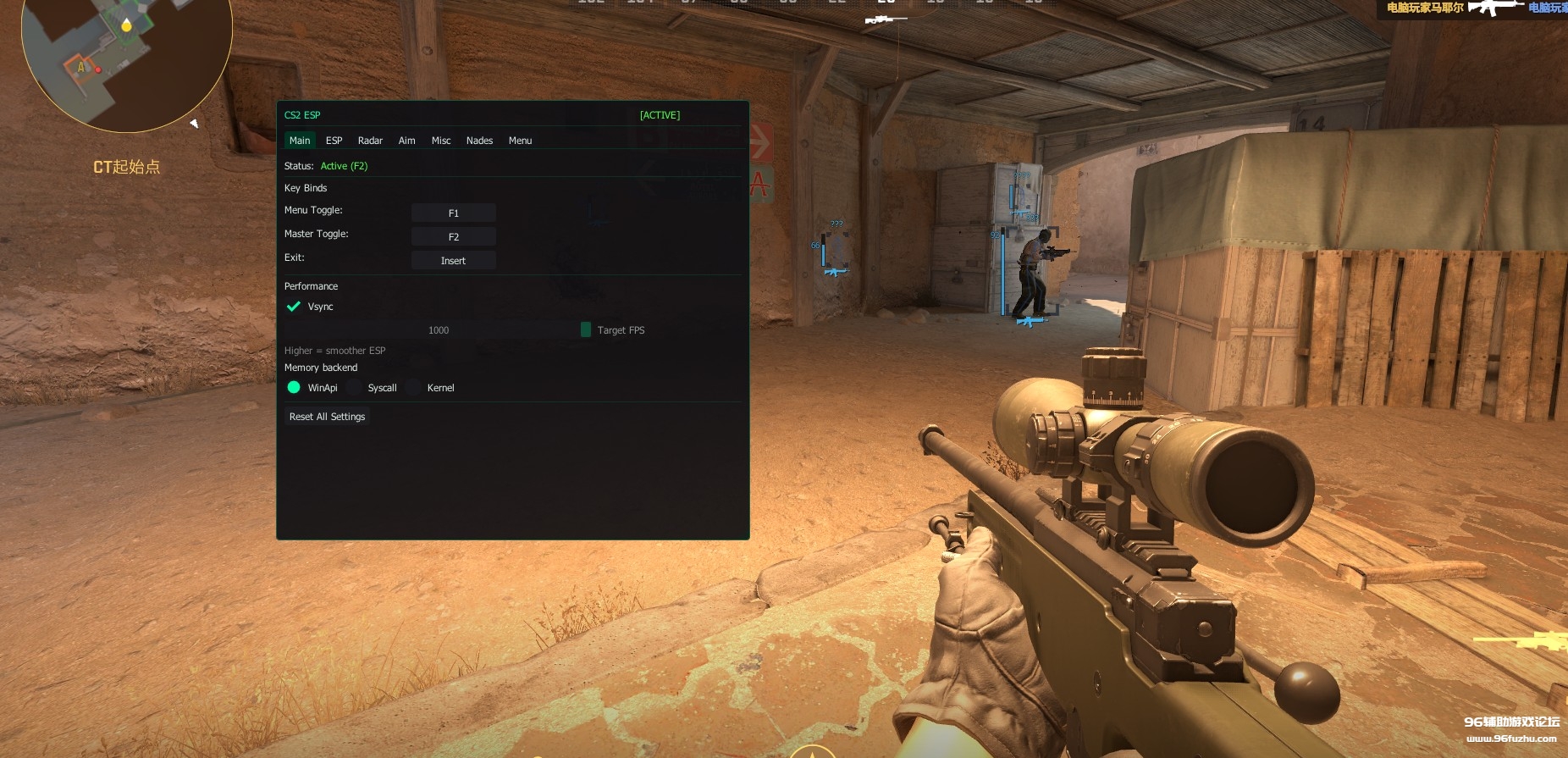
Task: Change the Master Toggle F2 keybind
Action: pyautogui.click(x=454, y=237)
